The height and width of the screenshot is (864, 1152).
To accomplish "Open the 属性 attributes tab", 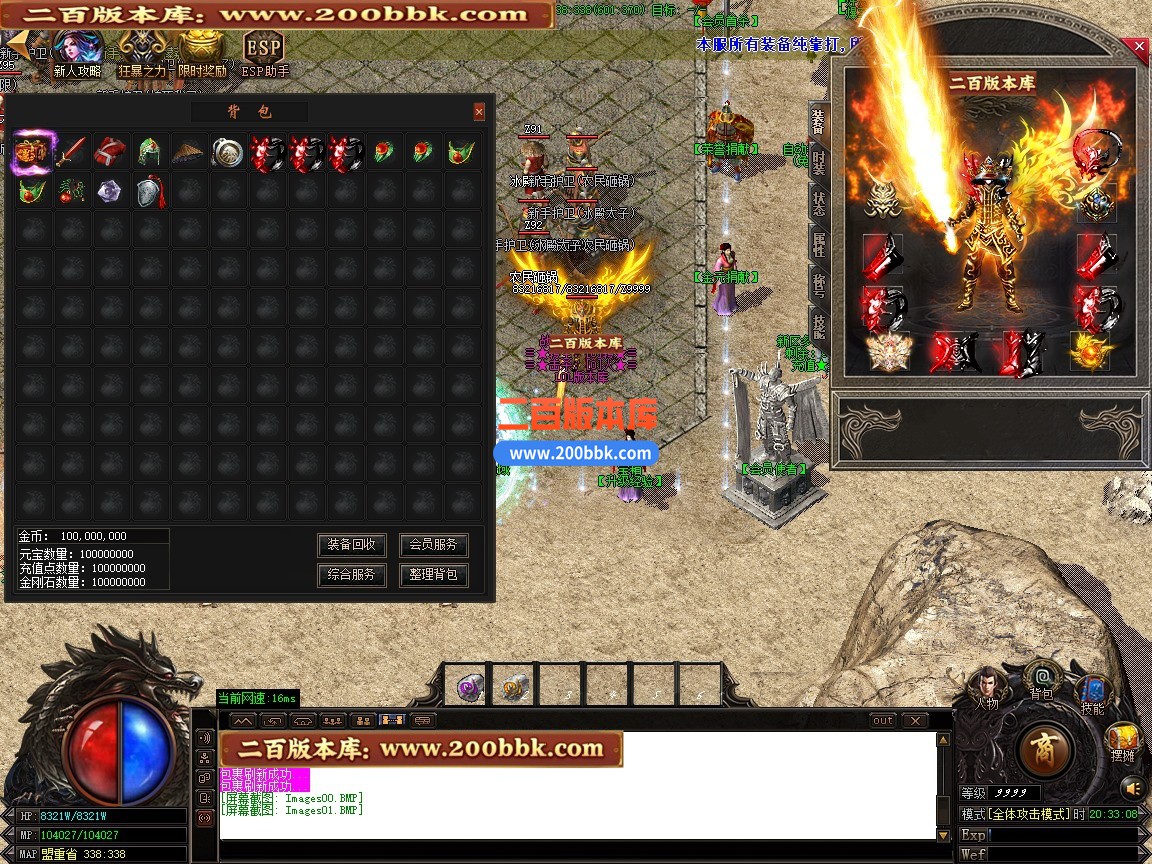I will (x=819, y=243).
